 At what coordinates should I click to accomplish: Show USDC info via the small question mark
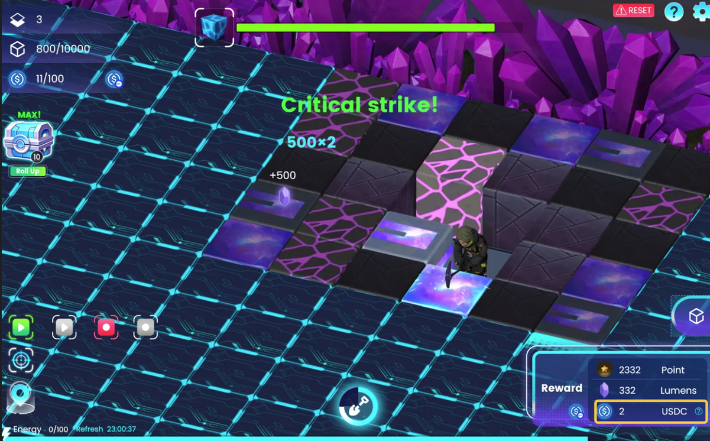pos(698,411)
